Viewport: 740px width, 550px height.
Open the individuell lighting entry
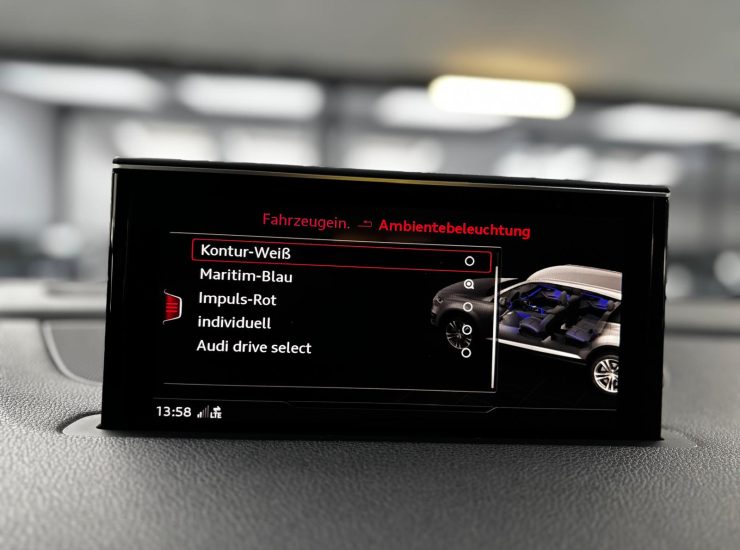(x=234, y=323)
